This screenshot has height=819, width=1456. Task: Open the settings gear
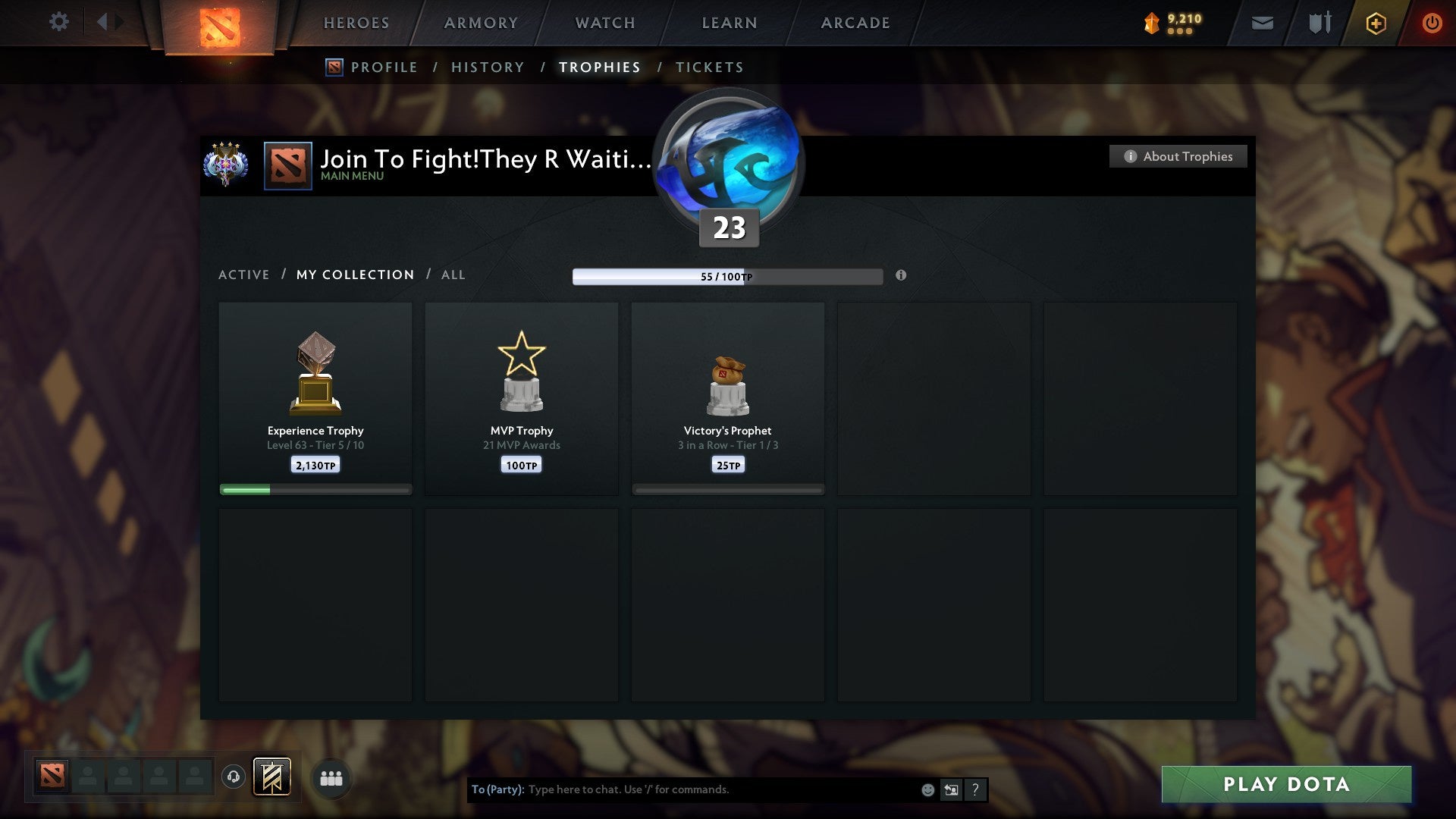(58, 22)
